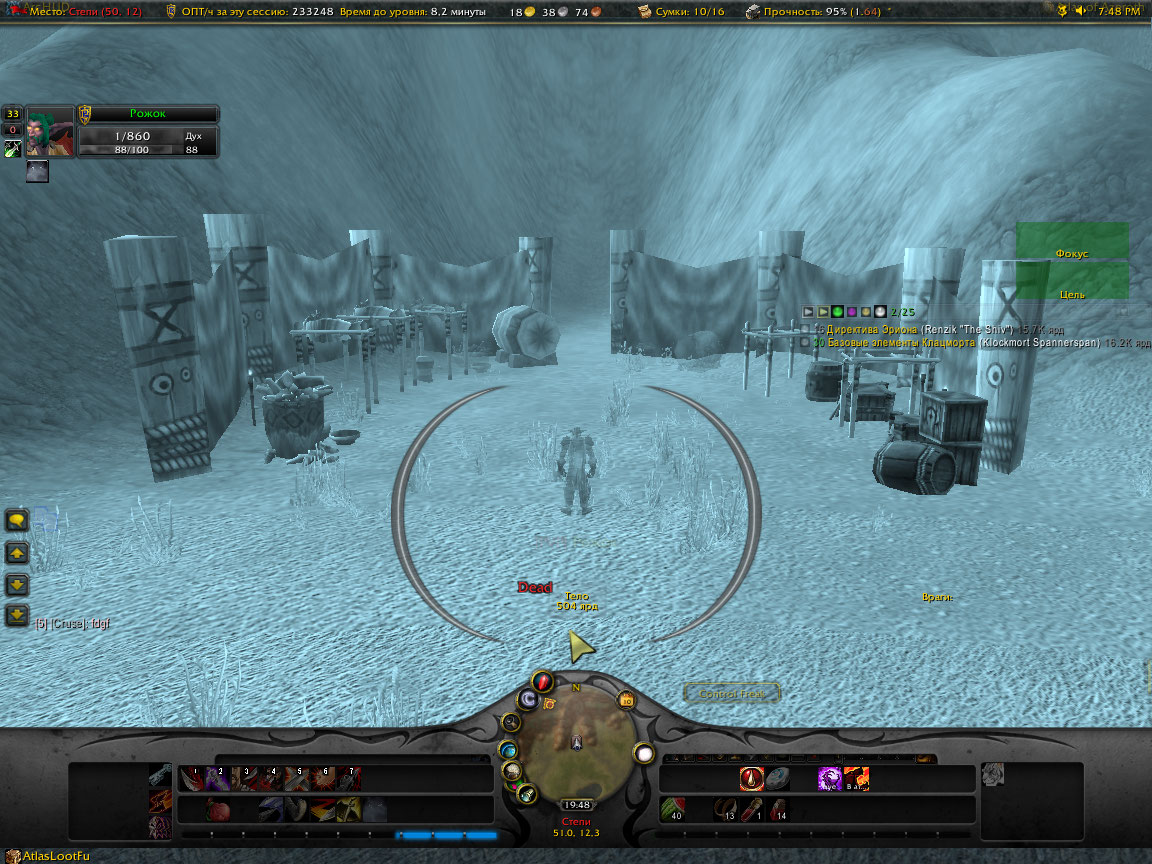Click the green orb in quest tracker
The height and width of the screenshot is (864, 1152).
click(x=837, y=312)
